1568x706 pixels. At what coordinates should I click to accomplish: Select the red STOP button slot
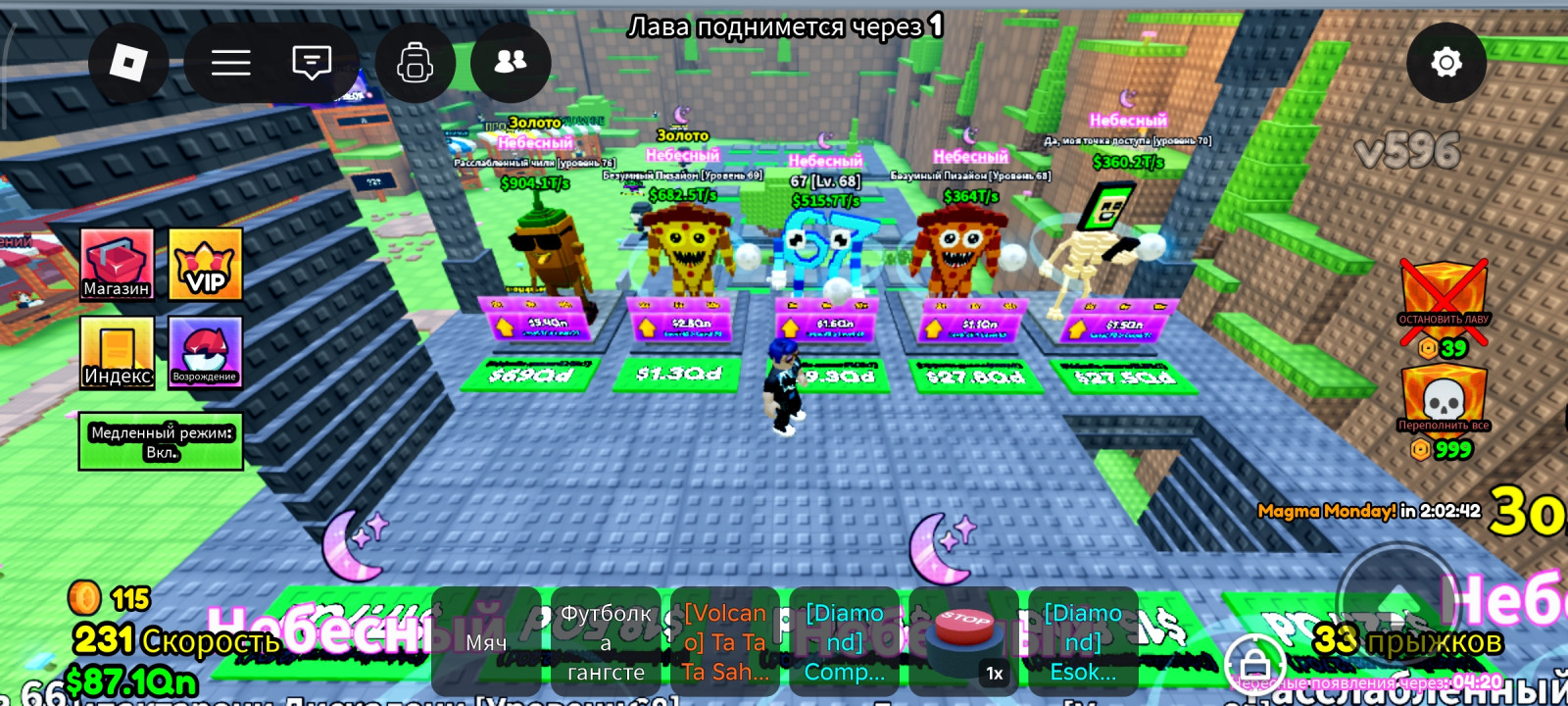(x=964, y=641)
